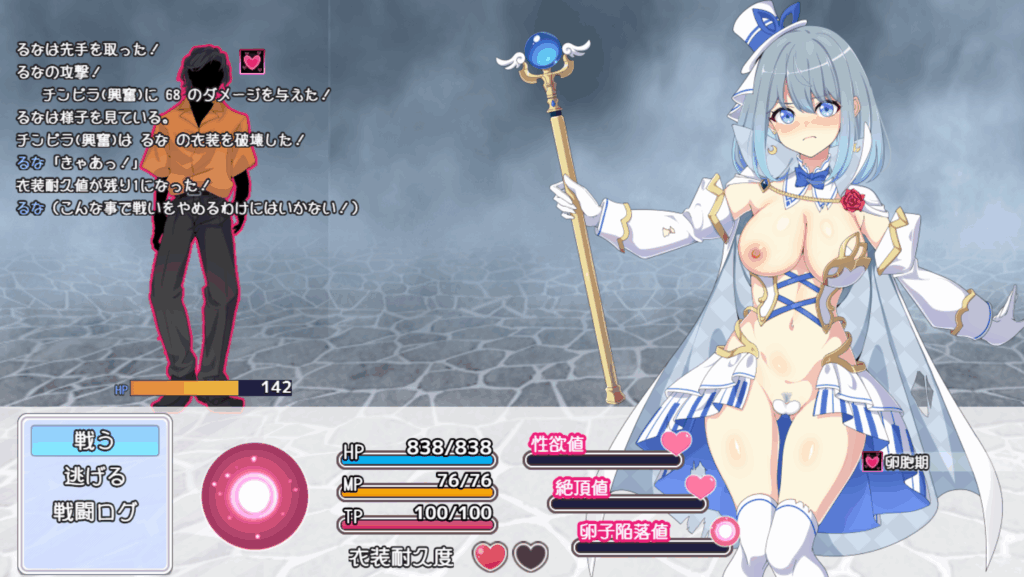Open the 戦闘ログ battle log
The height and width of the screenshot is (577, 1024).
tap(95, 510)
